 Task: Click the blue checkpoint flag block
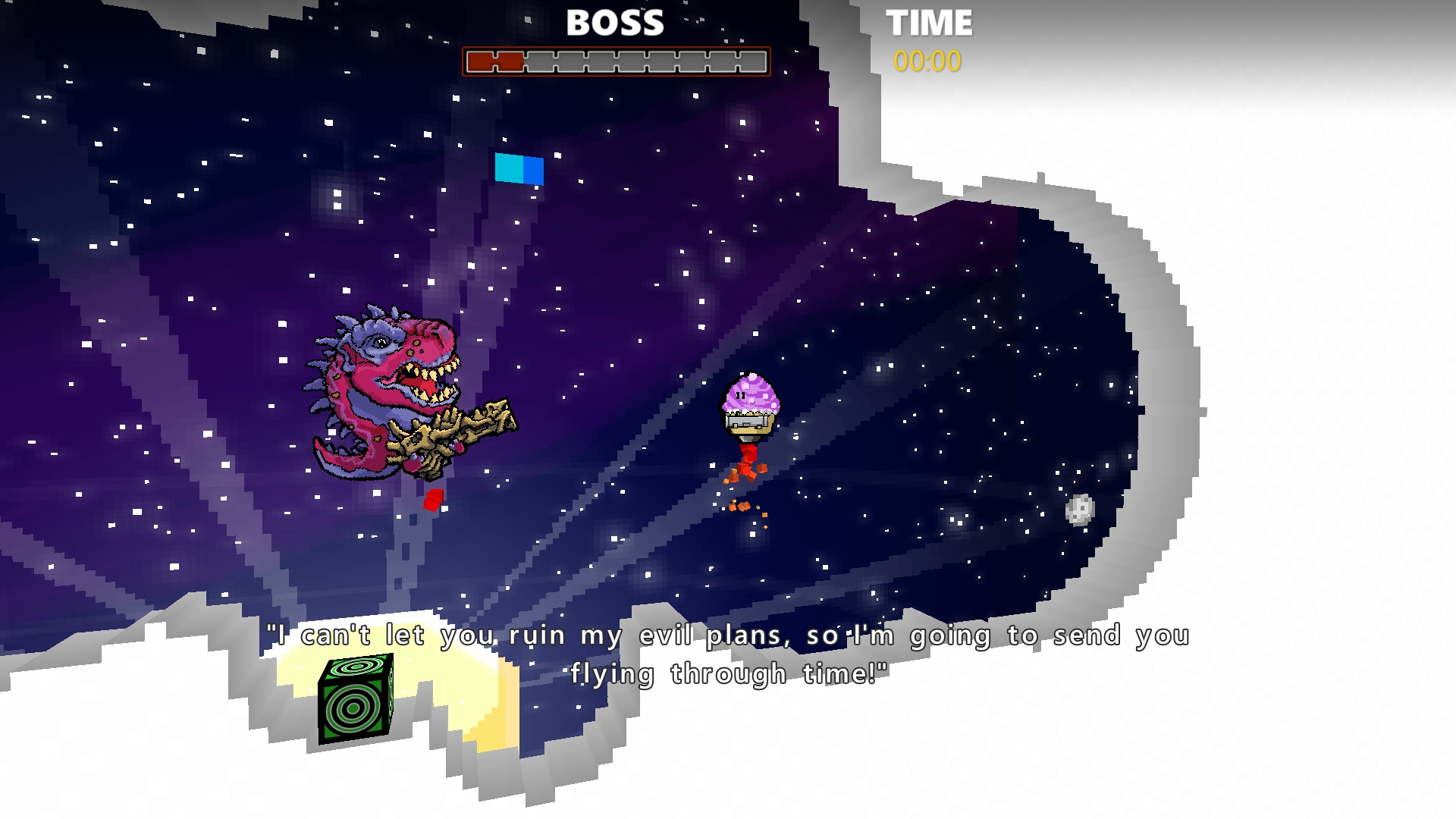click(519, 170)
